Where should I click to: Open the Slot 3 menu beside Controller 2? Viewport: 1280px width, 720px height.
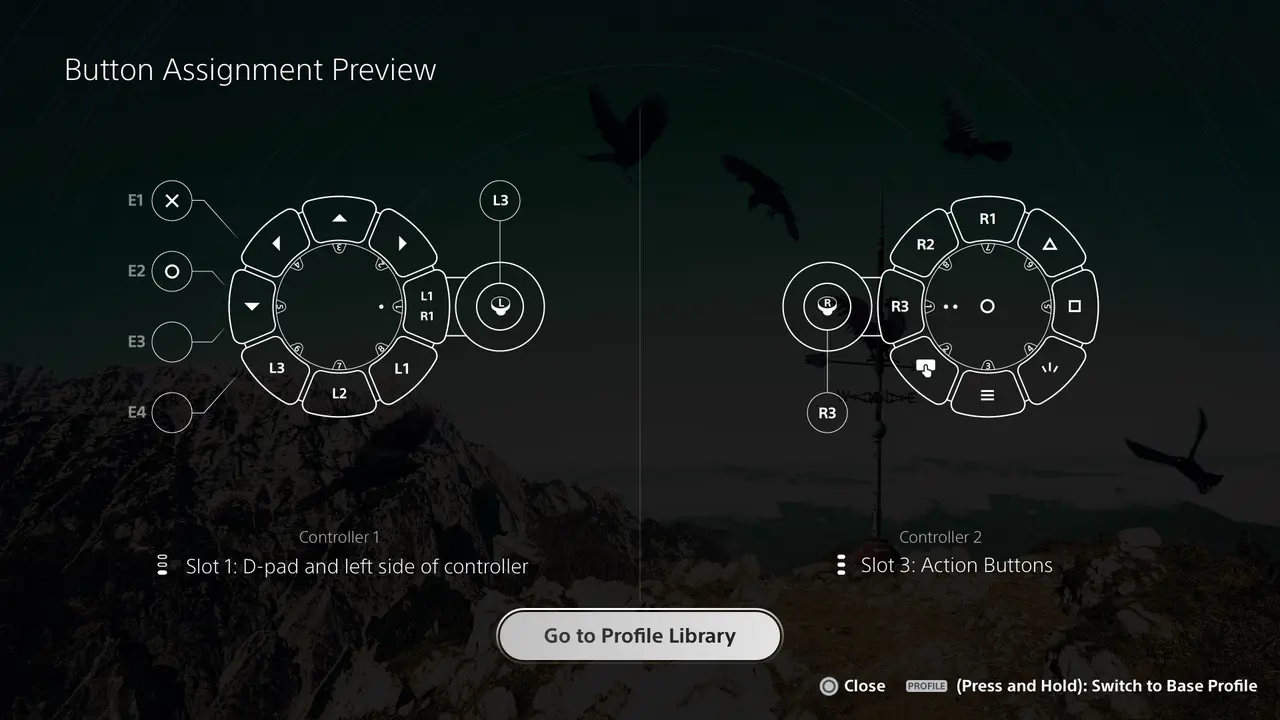[841, 564]
